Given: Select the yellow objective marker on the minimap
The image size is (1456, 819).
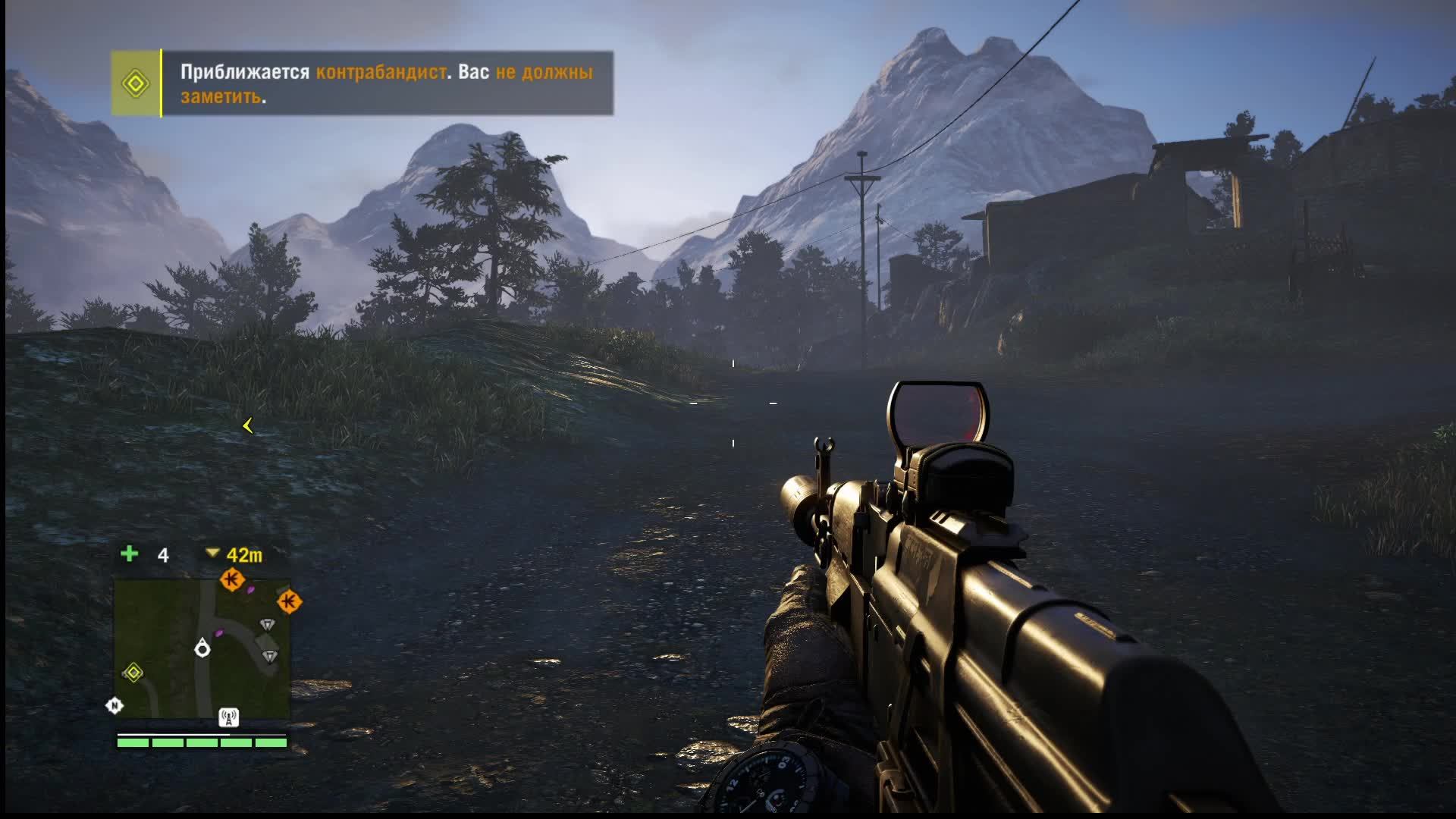Looking at the screenshot, I should pos(133,673).
